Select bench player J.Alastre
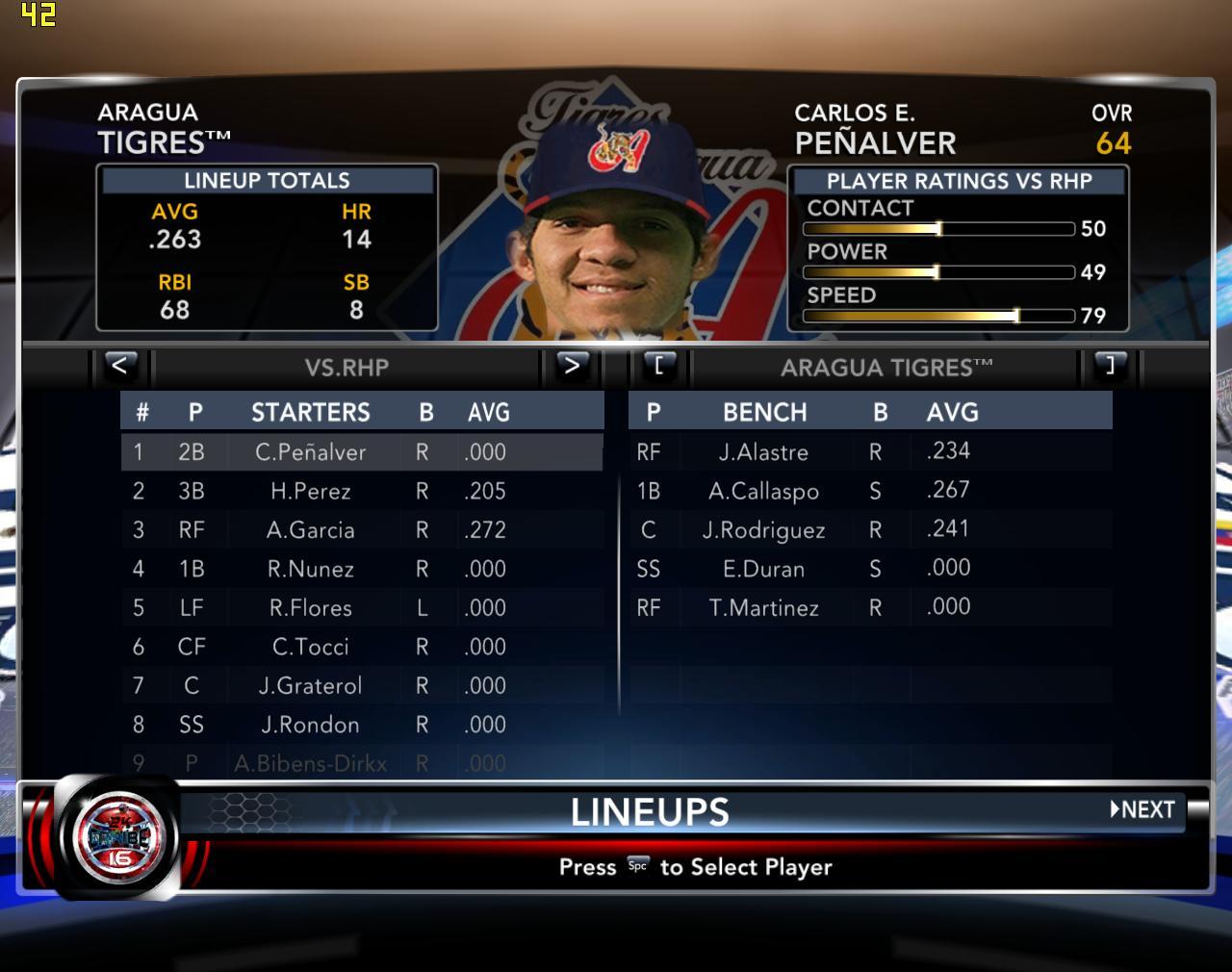Screen dimensions: 1232x972 (x=763, y=452)
